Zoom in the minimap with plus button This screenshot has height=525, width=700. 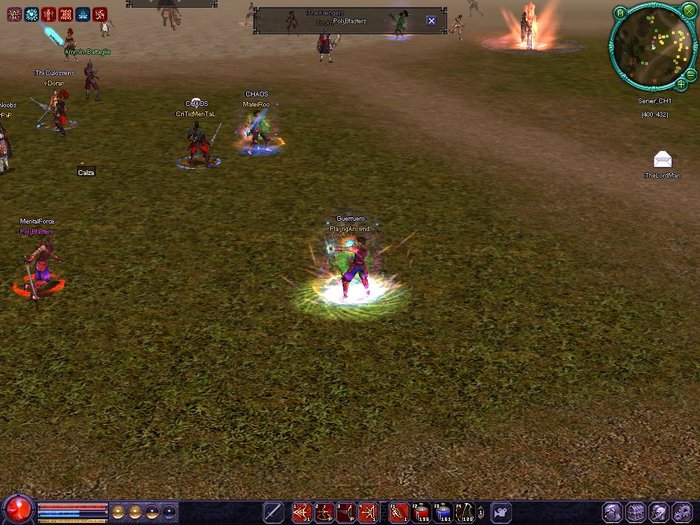tap(682, 86)
